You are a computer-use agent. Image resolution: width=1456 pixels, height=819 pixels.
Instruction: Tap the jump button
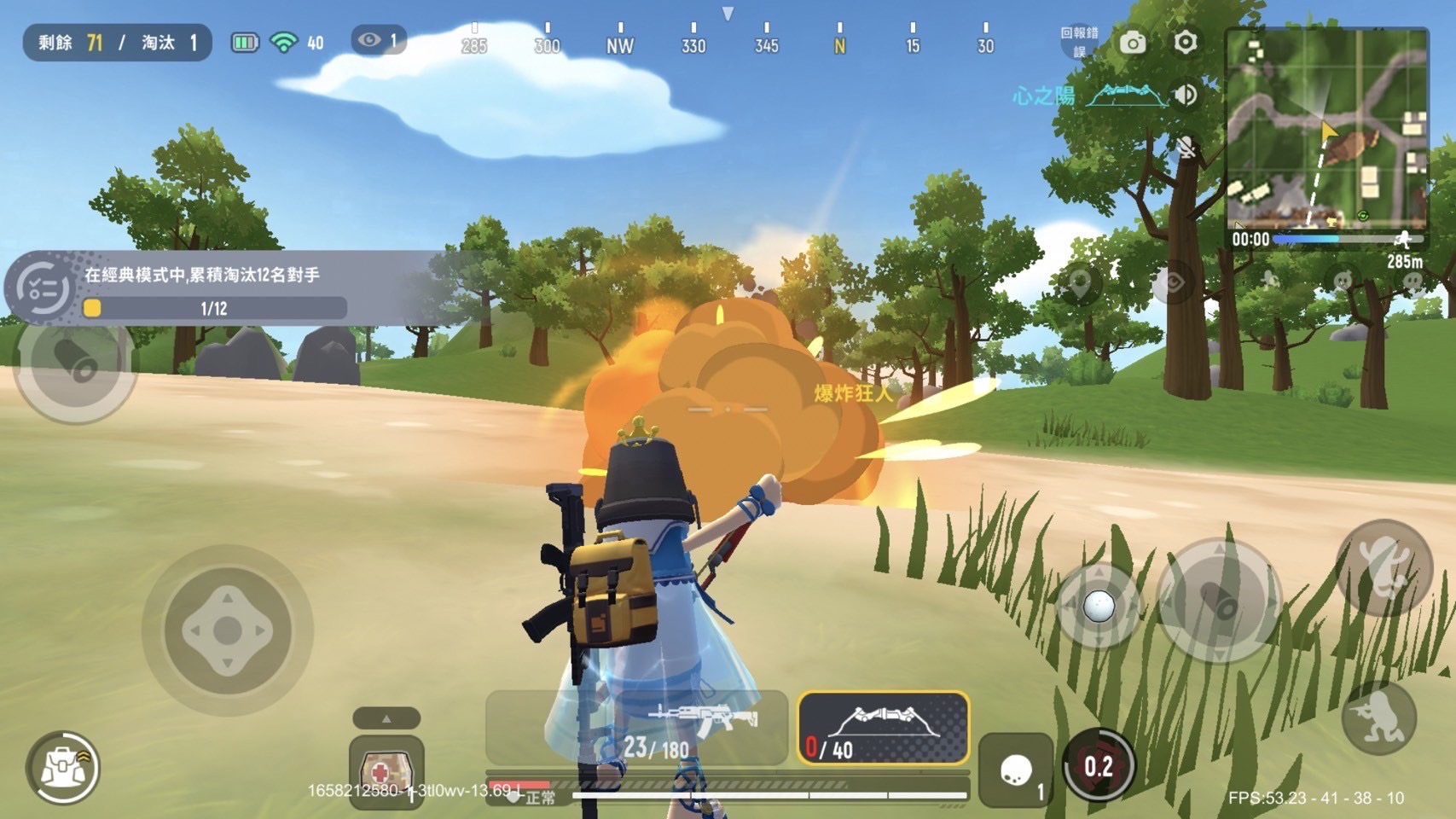(x=1383, y=568)
